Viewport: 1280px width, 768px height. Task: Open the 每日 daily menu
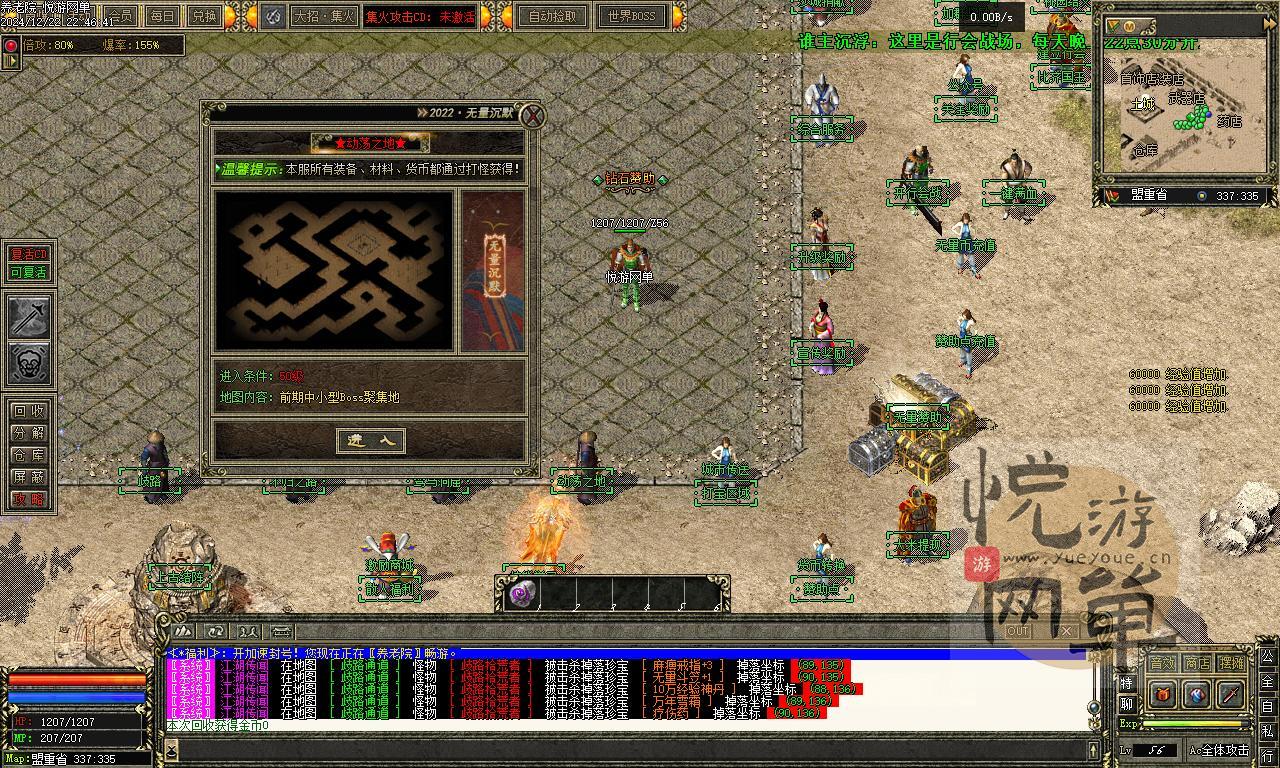(x=162, y=16)
